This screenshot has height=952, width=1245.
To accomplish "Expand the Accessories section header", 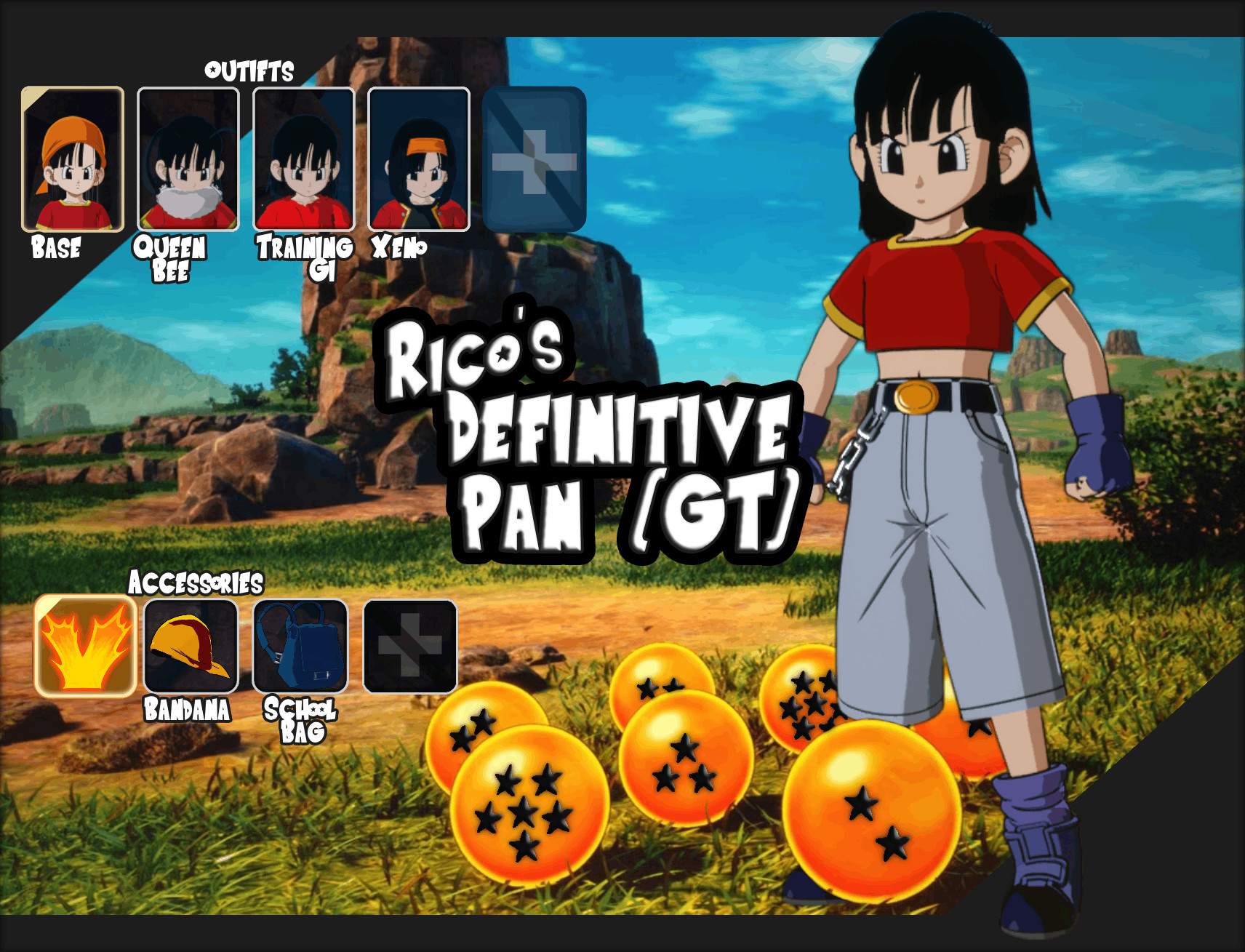I will (197, 582).
